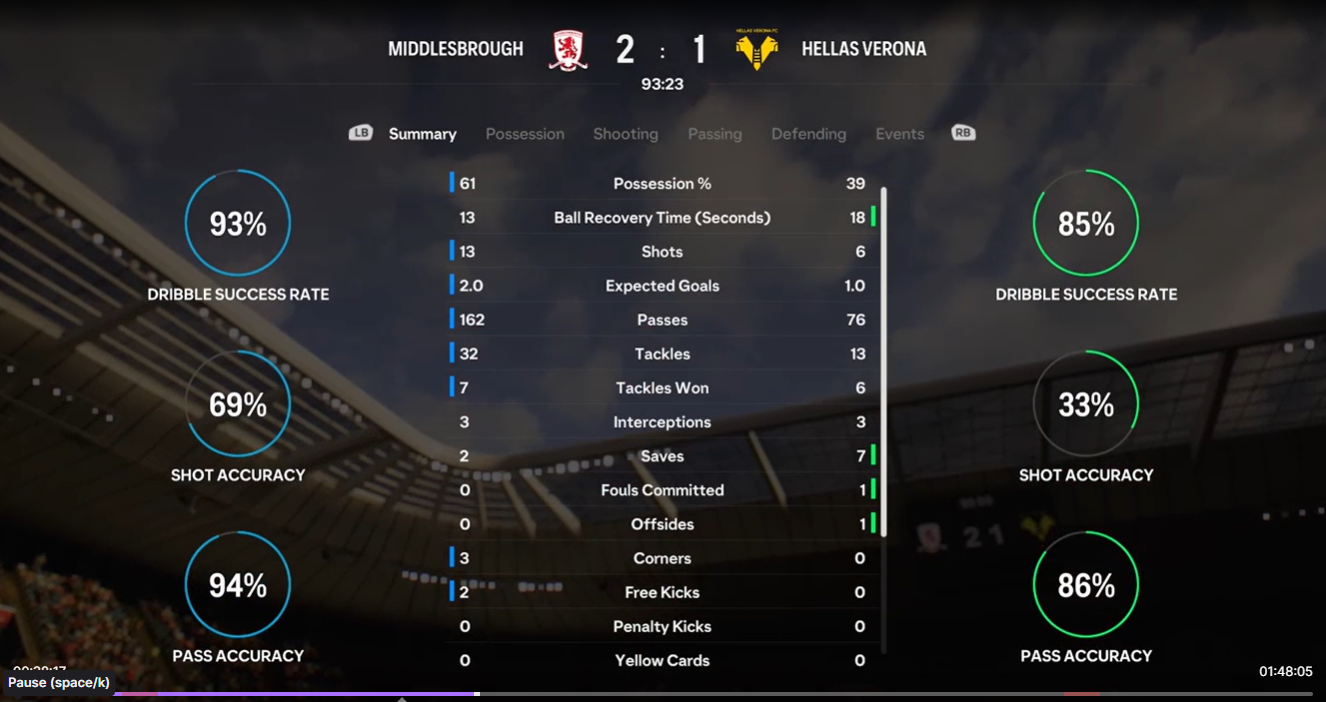Select the Passing tab
The width and height of the screenshot is (1326, 702).
pos(714,134)
